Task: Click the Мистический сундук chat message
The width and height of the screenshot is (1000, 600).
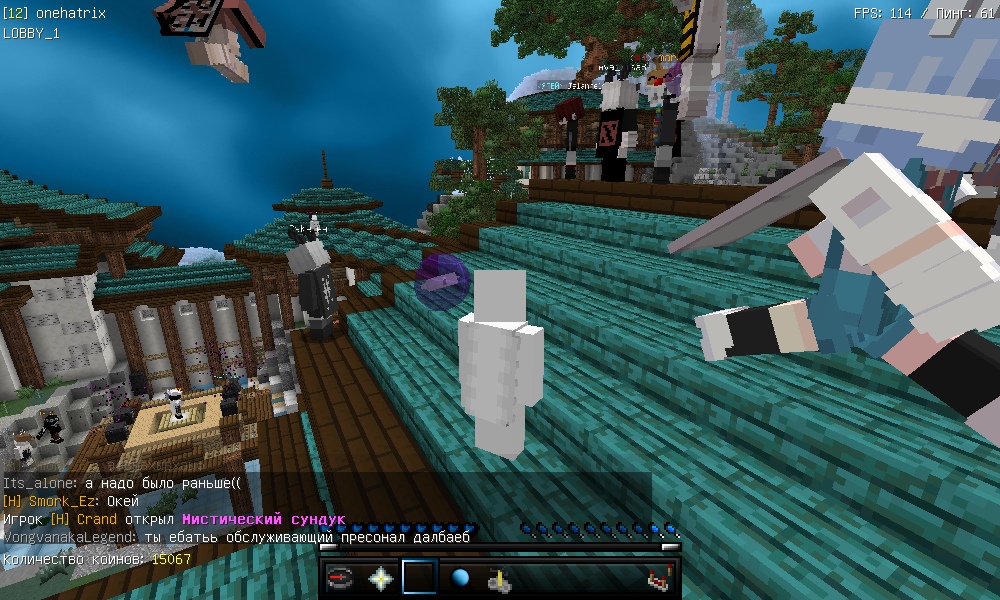Action: (x=263, y=520)
